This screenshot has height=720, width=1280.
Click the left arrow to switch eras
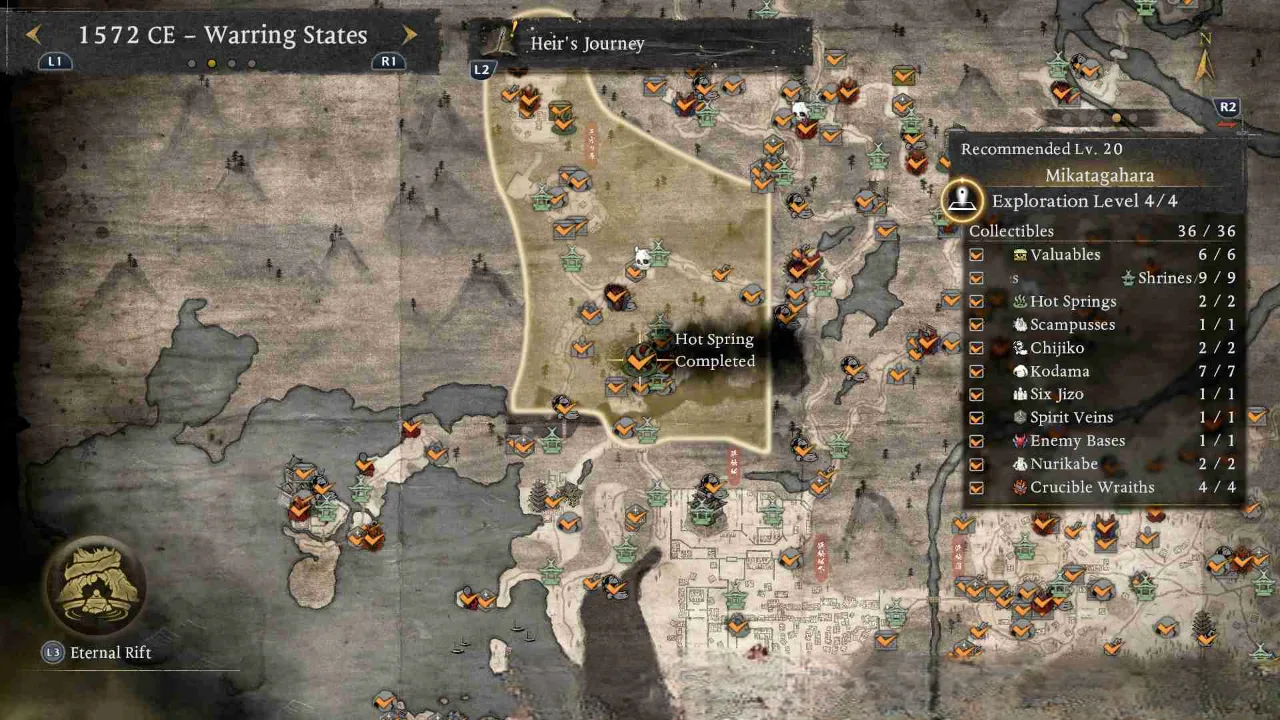coord(33,35)
